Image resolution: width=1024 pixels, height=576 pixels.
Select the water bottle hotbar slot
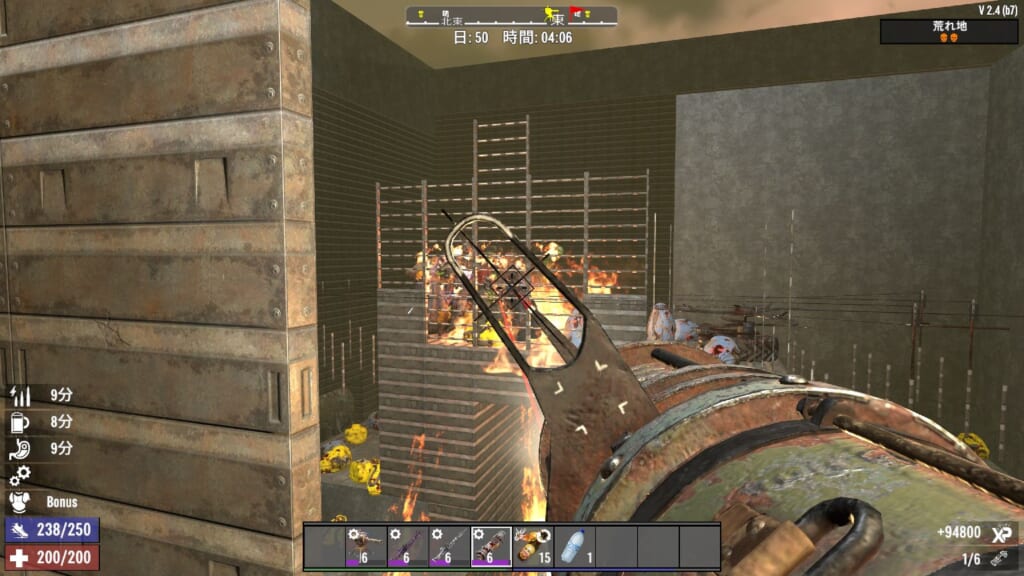[x=574, y=547]
